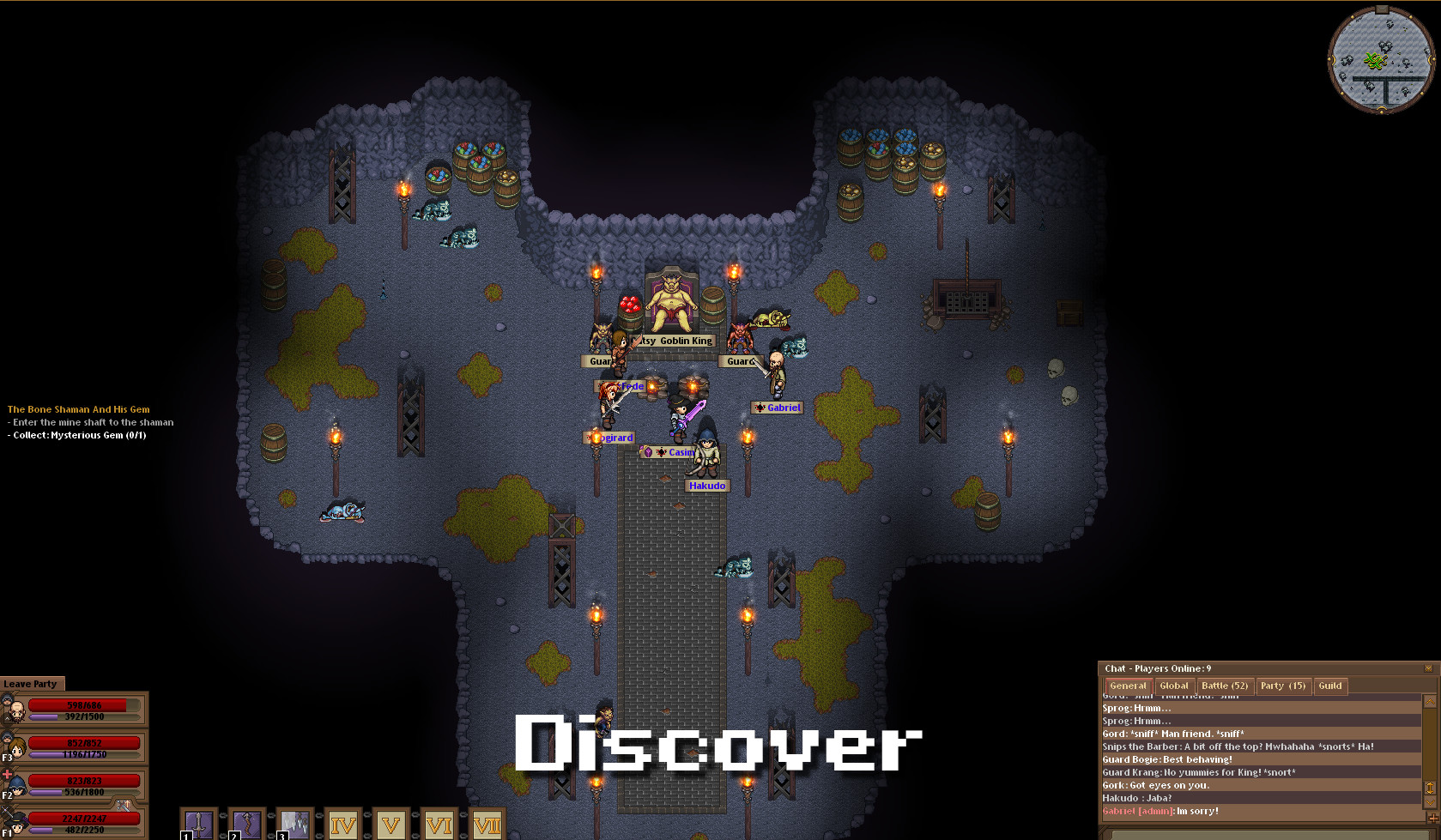This screenshot has width=1441, height=840.
Task: Select hotbar slot IV
Action: click(342, 825)
